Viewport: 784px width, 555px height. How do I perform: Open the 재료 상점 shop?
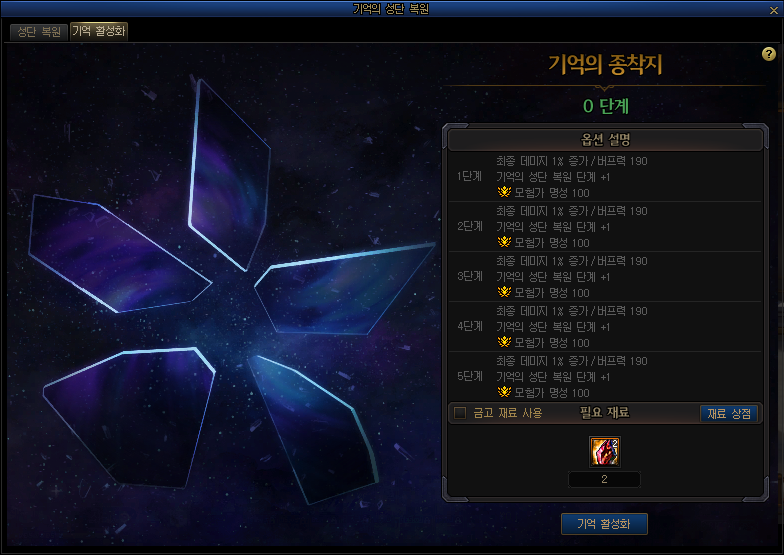pyautogui.click(x=729, y=413)
